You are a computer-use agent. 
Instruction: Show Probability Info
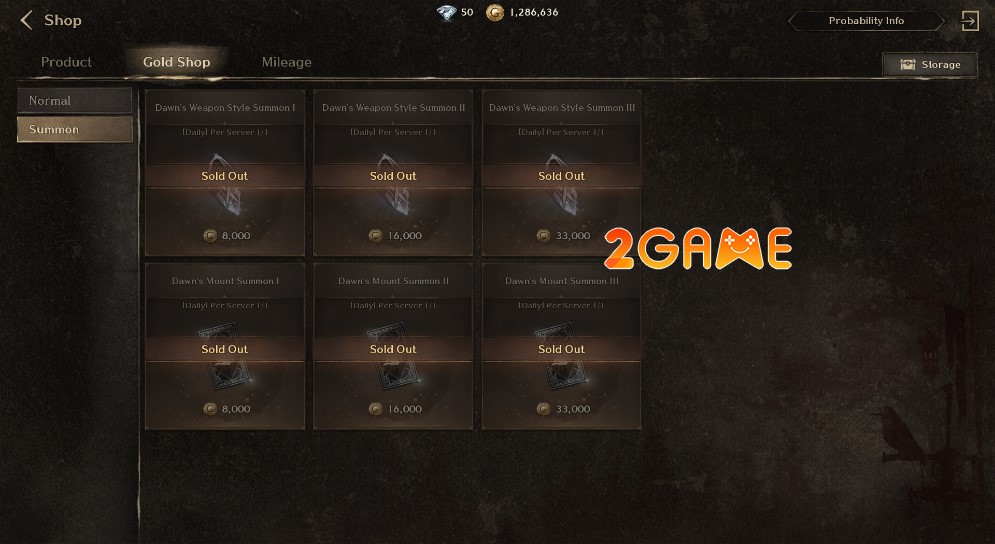(866, 21)
